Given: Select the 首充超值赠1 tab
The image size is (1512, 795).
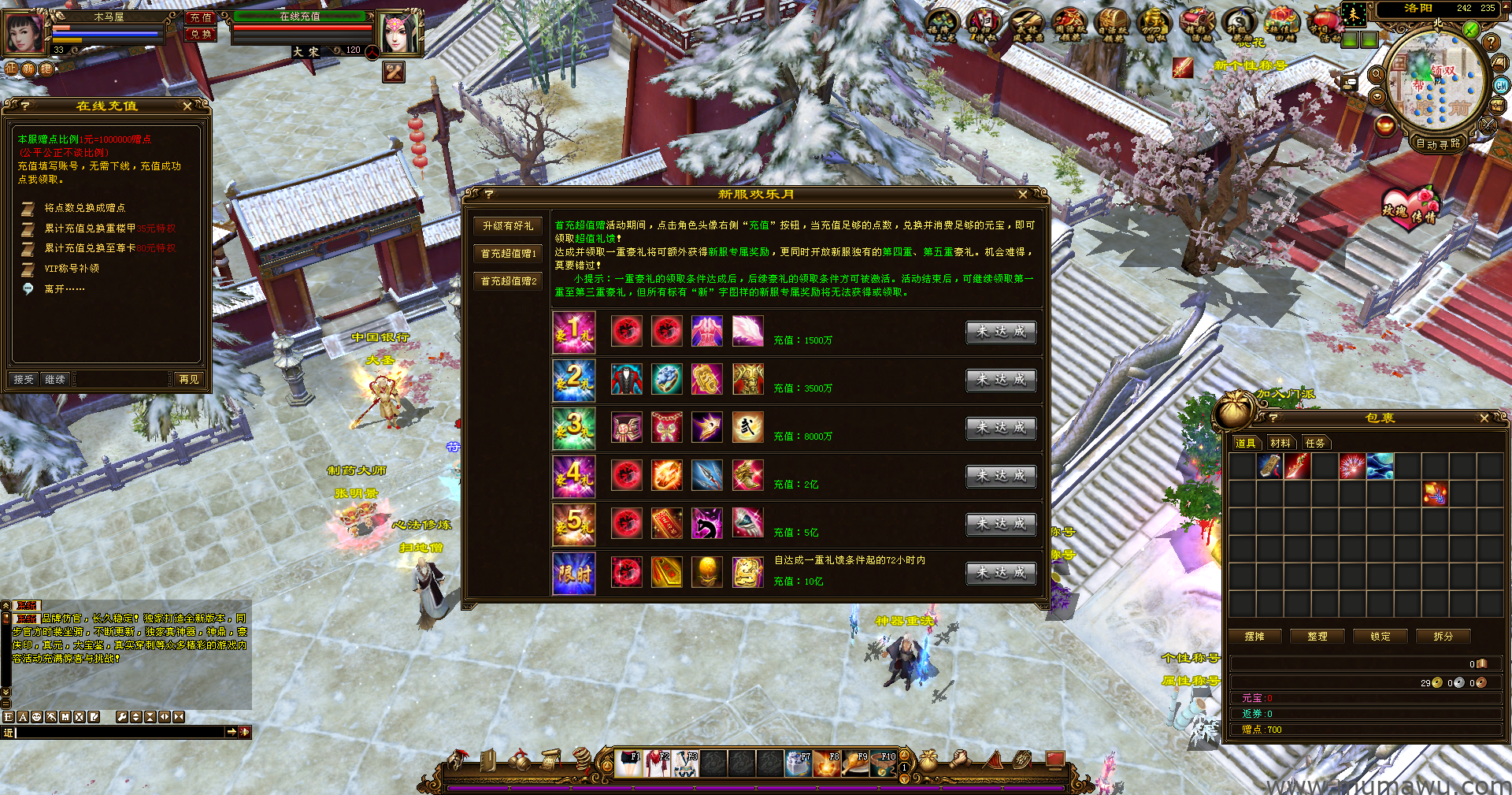Looking at the screenshot, I should pos(508,254).
